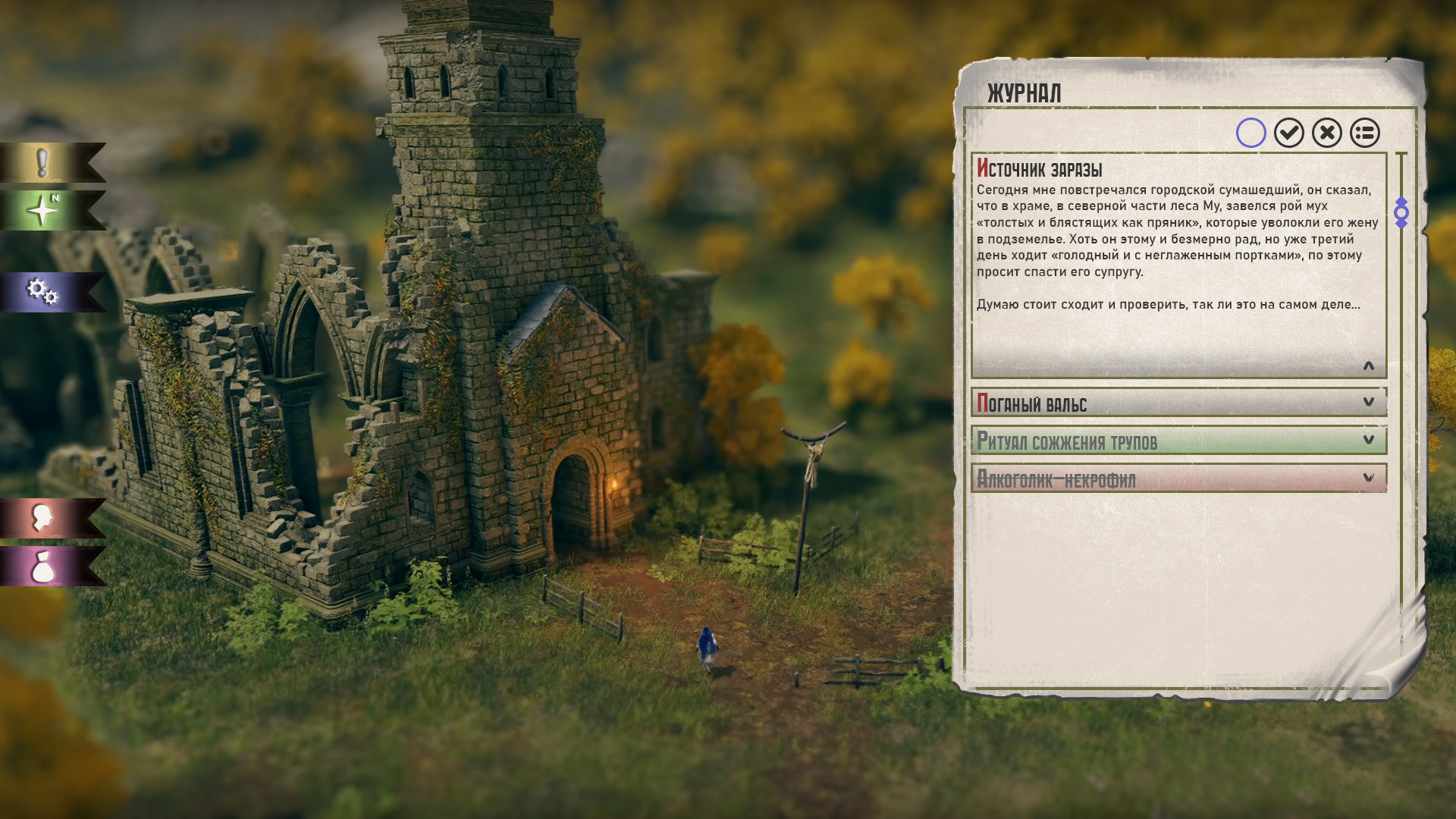Viewport: 1456px width, 819px height.
Task: Expand the Ритуал сожжения трупов quest
Action: coord(1368,440)
